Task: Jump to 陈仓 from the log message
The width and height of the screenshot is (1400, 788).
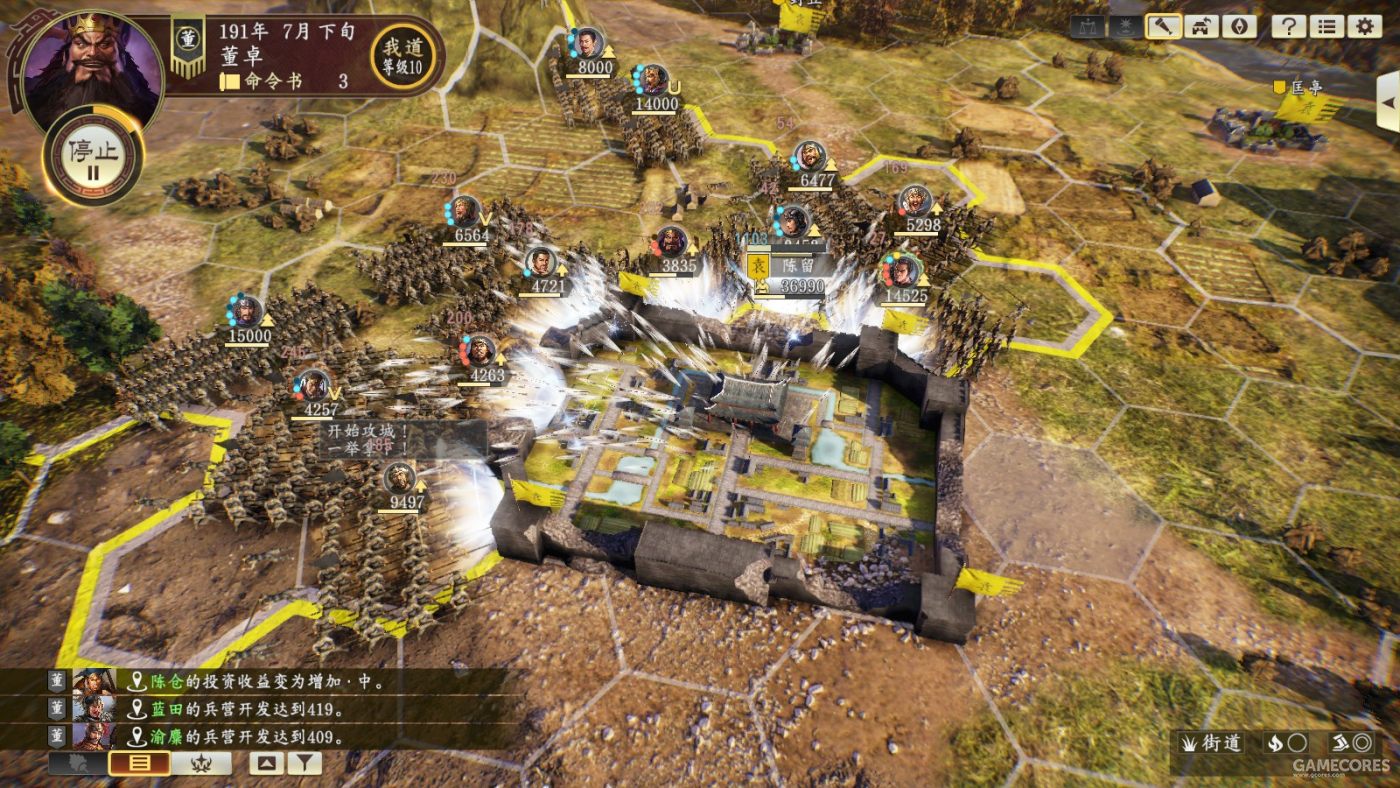Action: pyautogui.click(x=162, y=681)
